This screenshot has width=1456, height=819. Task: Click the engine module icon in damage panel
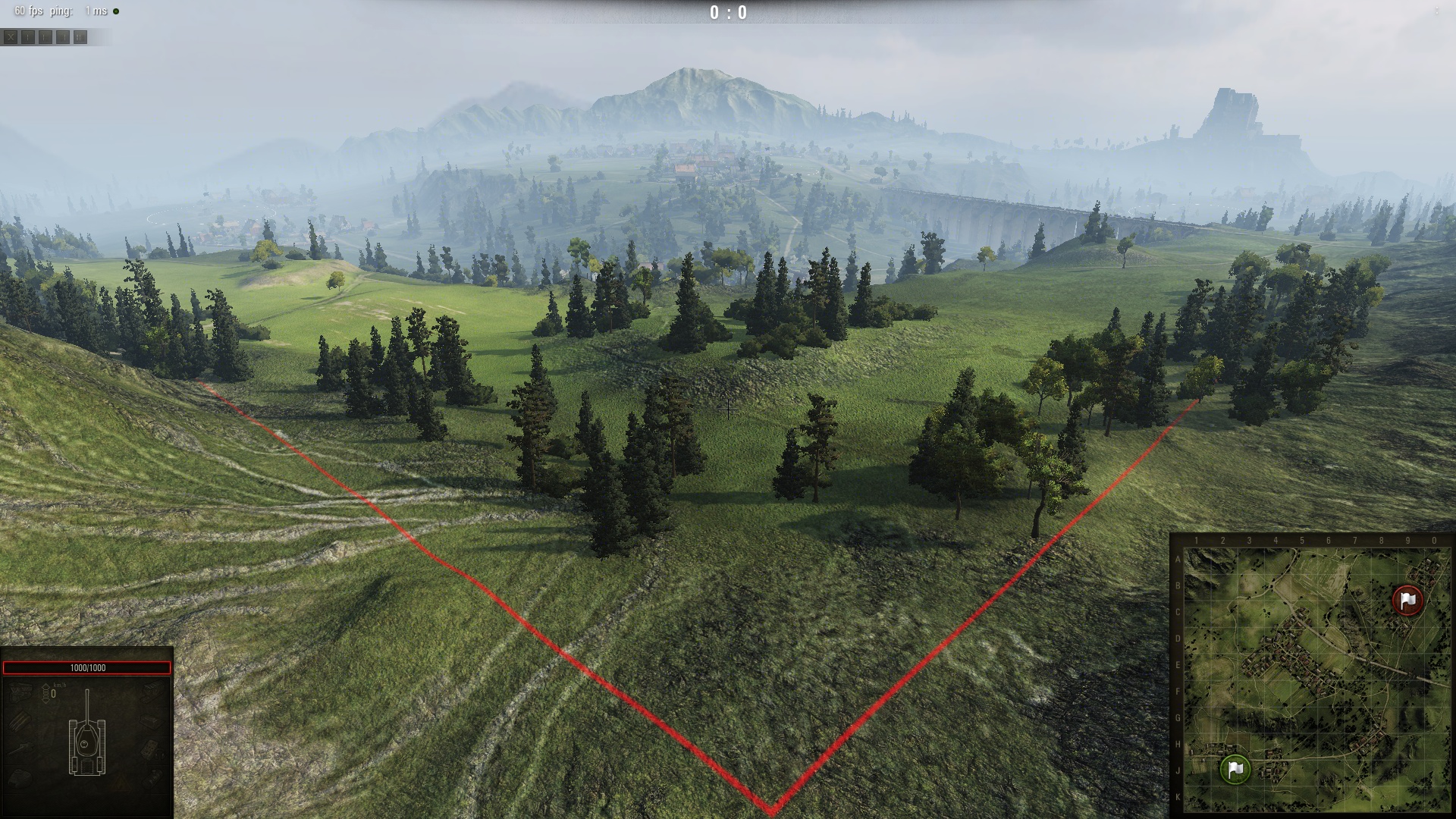20,692
